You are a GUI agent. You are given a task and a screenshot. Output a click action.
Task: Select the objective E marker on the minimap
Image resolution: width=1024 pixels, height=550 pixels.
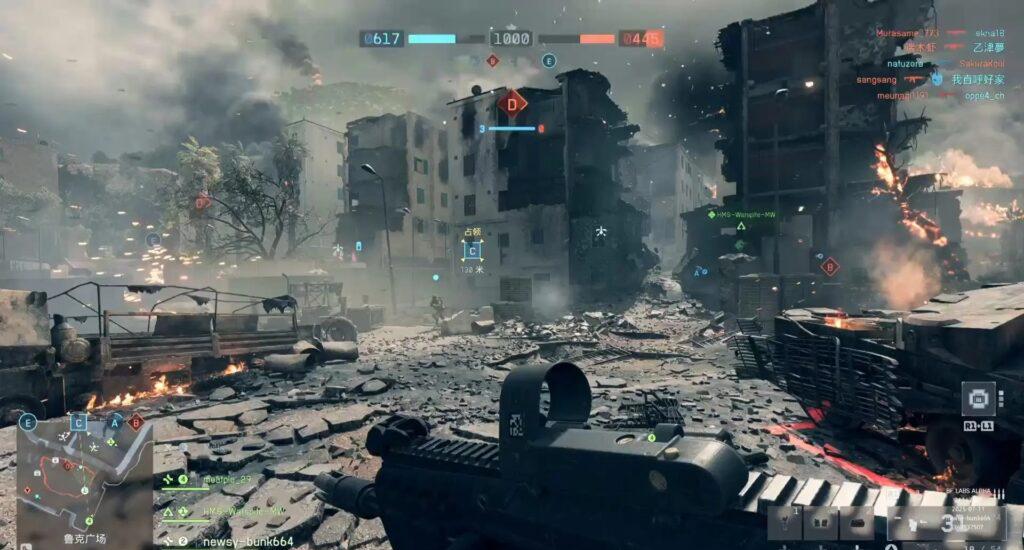27,422
